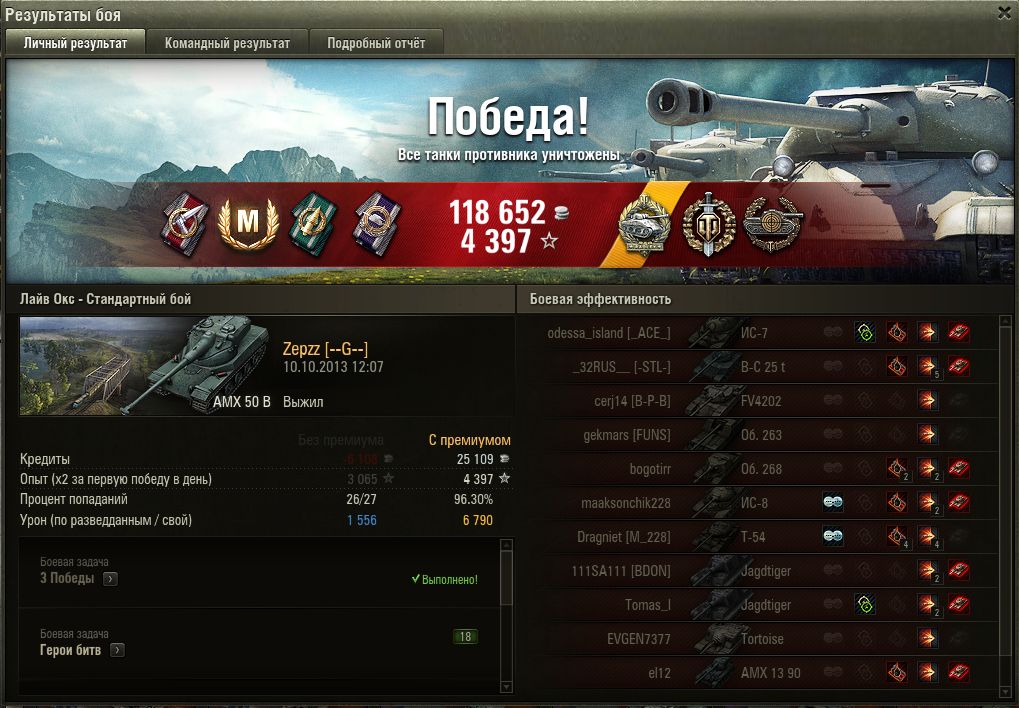Expand the 3 Победы battle task
Screen dimensions: 1019x708
[110, 578]
